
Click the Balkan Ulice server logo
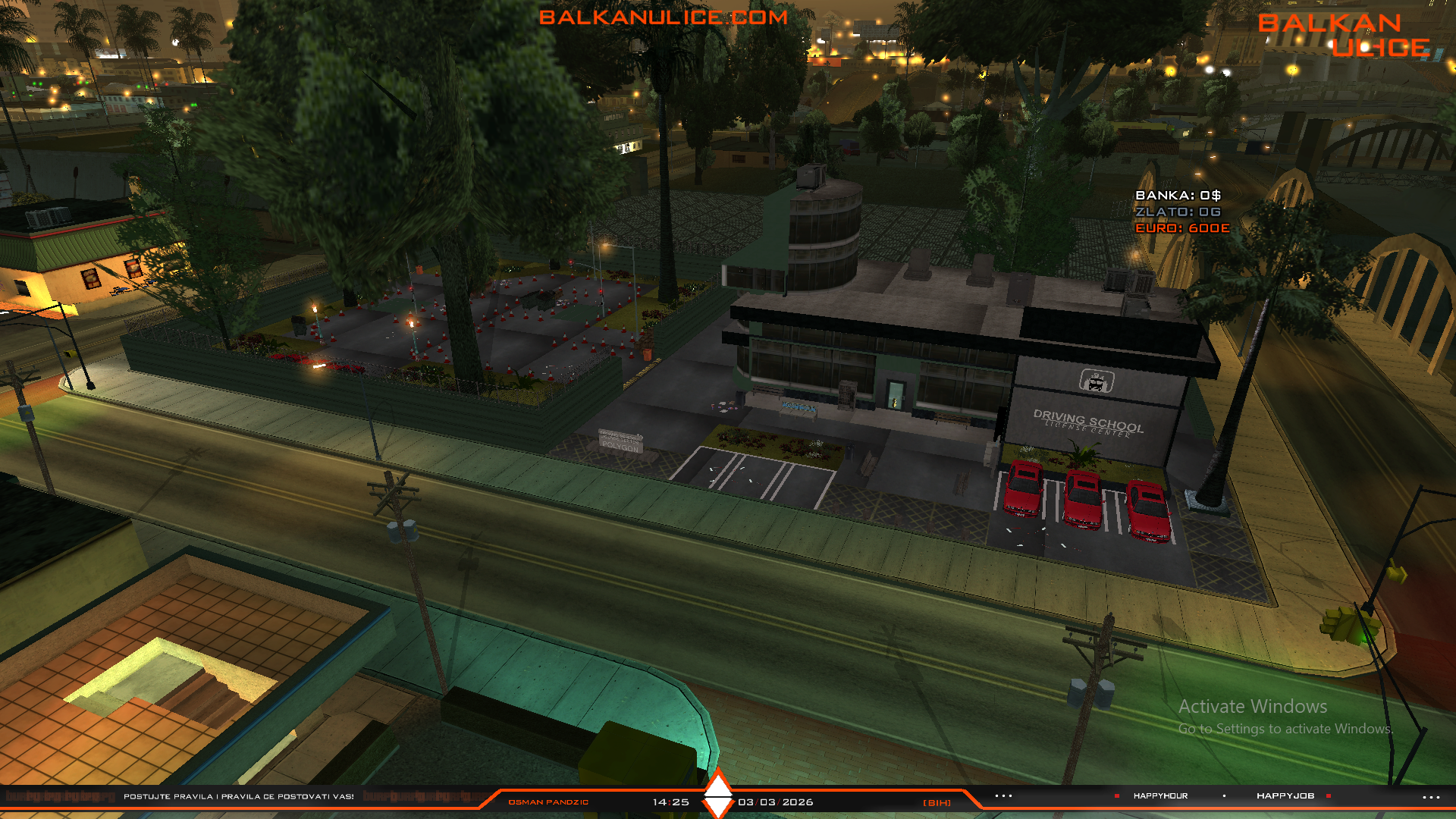1343,35
